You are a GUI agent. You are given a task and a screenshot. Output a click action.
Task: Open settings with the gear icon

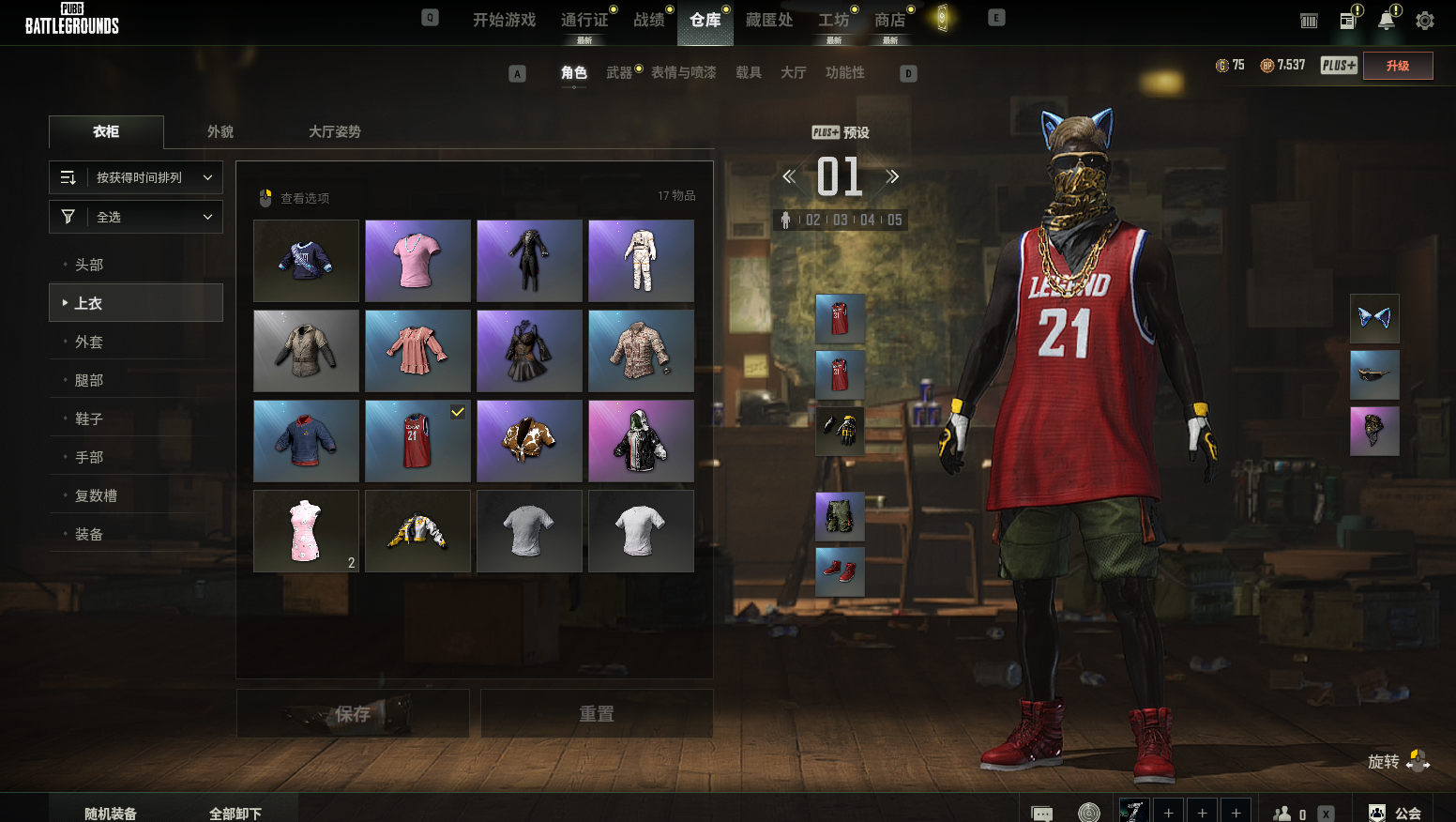1424,21
